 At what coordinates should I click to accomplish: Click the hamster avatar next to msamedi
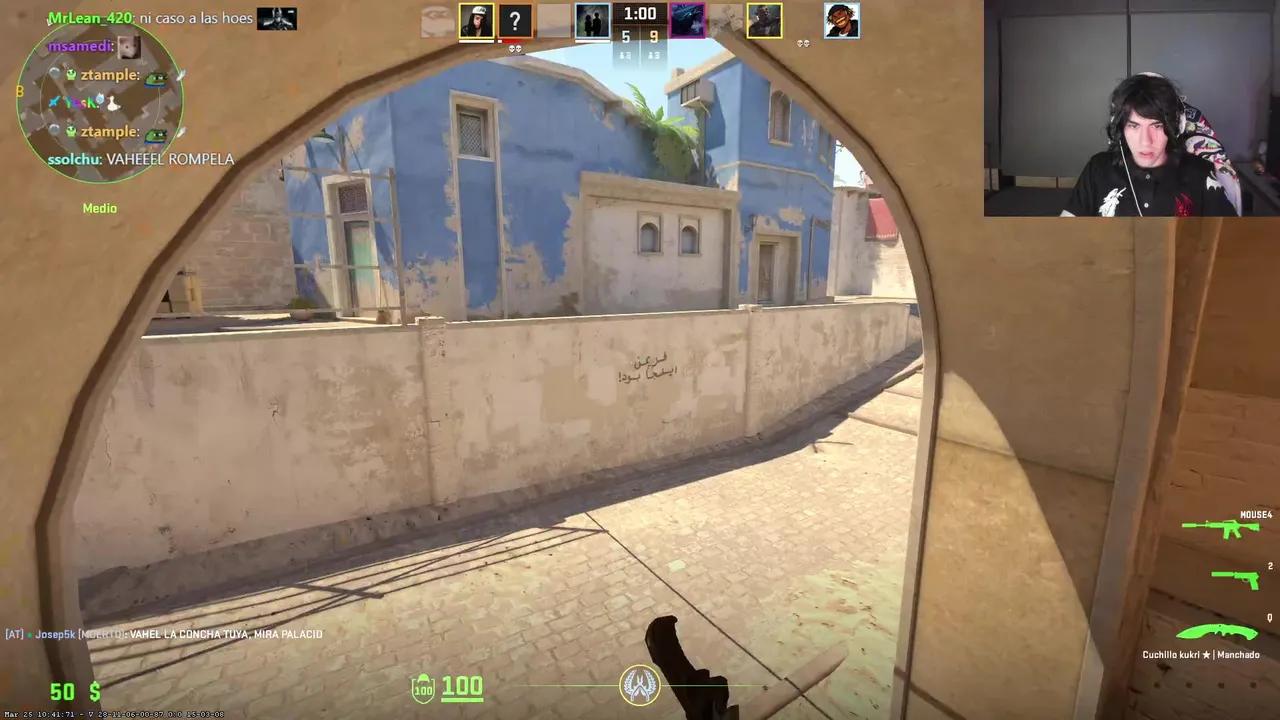[129, 45]
